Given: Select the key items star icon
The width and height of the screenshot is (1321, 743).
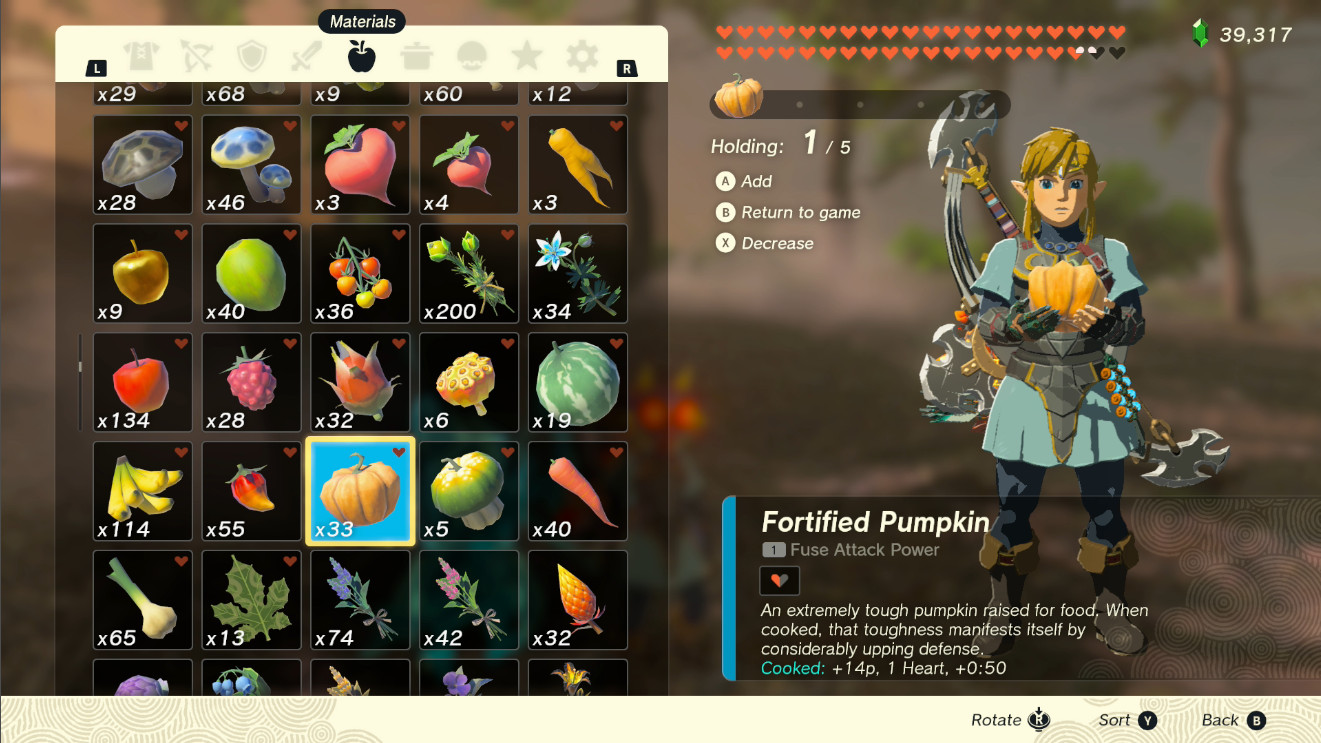Looking at the screenshot, I should click(x=526, y=57).
